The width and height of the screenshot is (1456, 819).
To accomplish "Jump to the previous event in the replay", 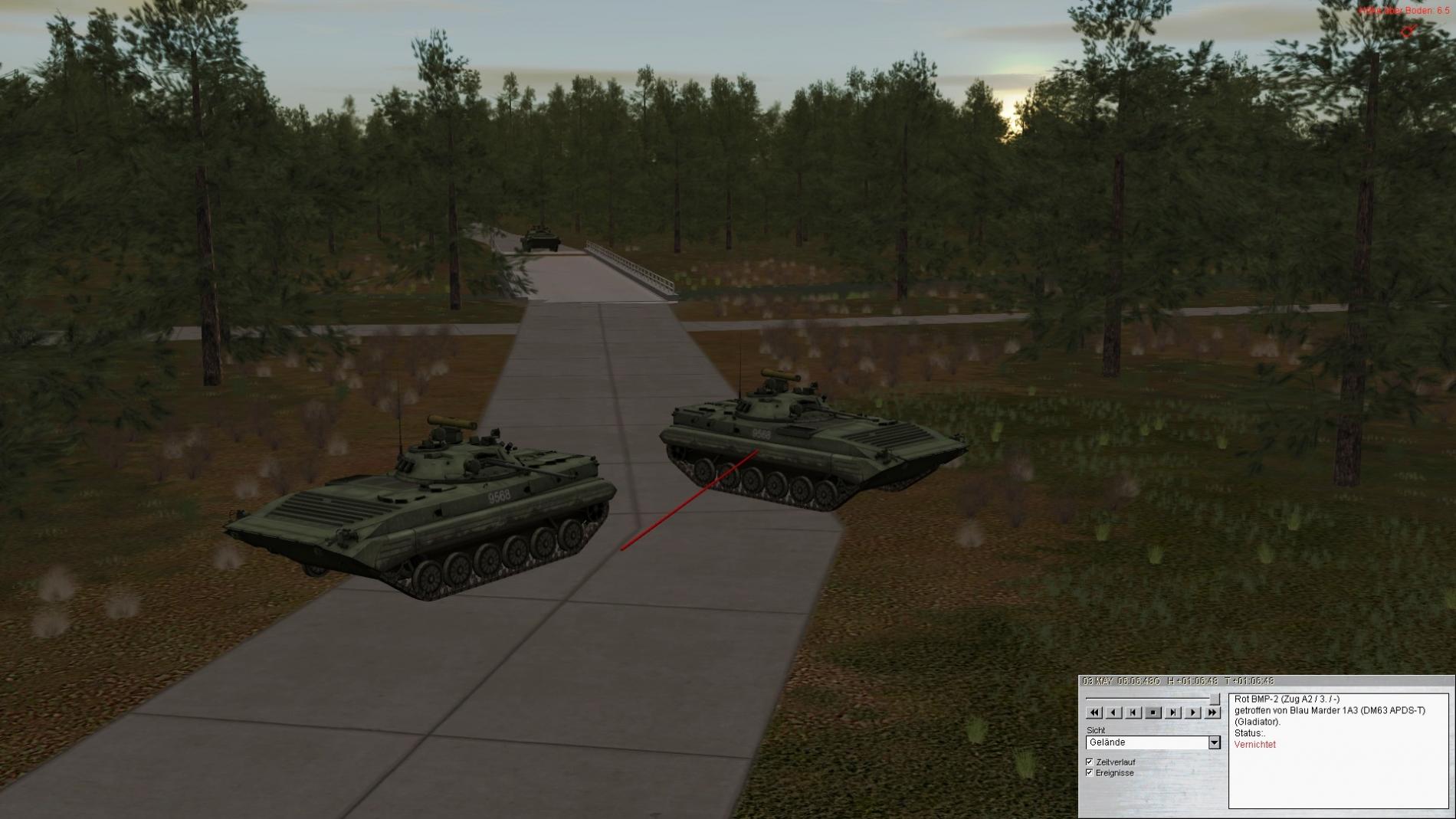I will point(1133,713).
